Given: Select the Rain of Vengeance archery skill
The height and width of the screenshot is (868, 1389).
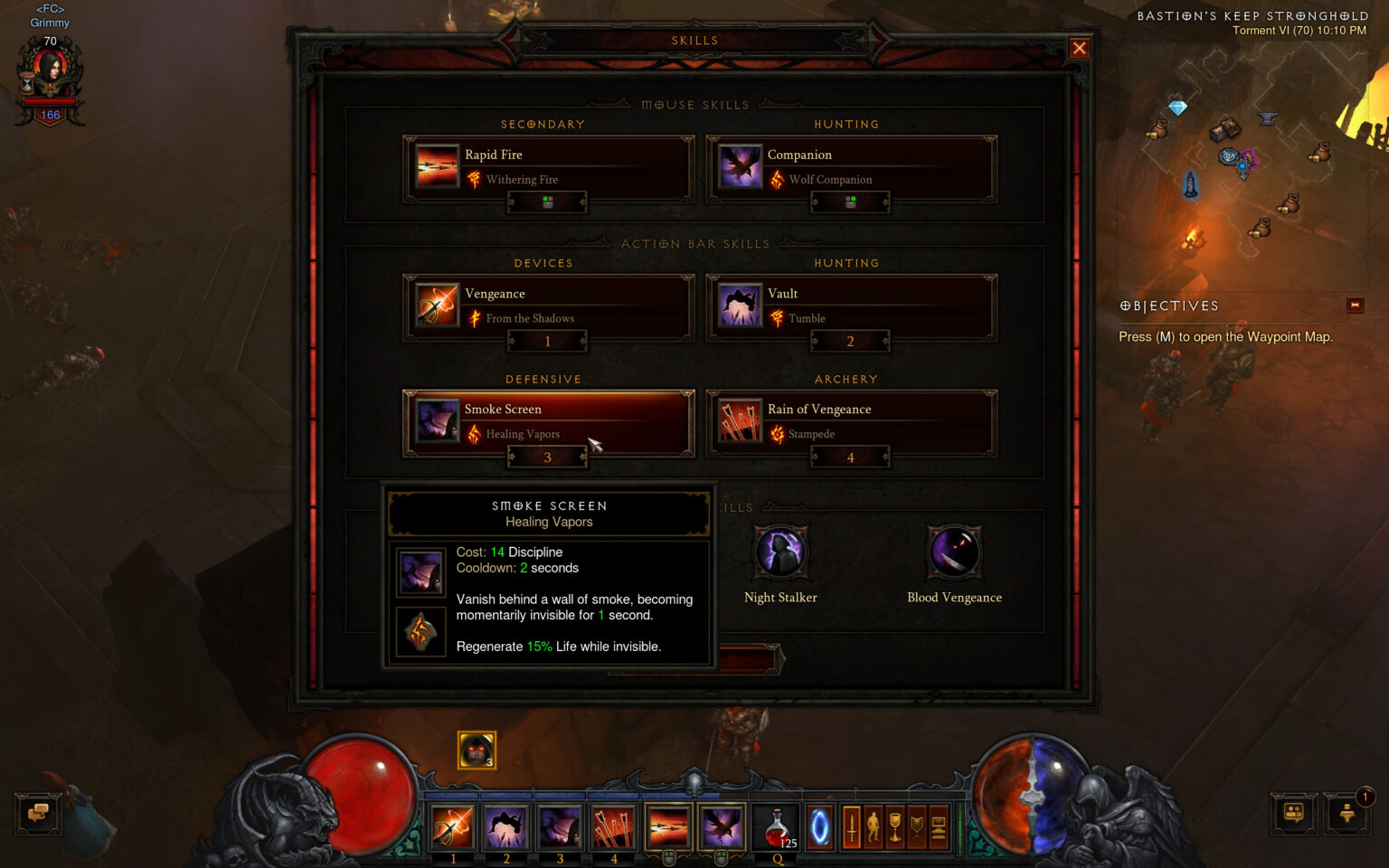Looking at the screenshot, I should click(741, 421).
